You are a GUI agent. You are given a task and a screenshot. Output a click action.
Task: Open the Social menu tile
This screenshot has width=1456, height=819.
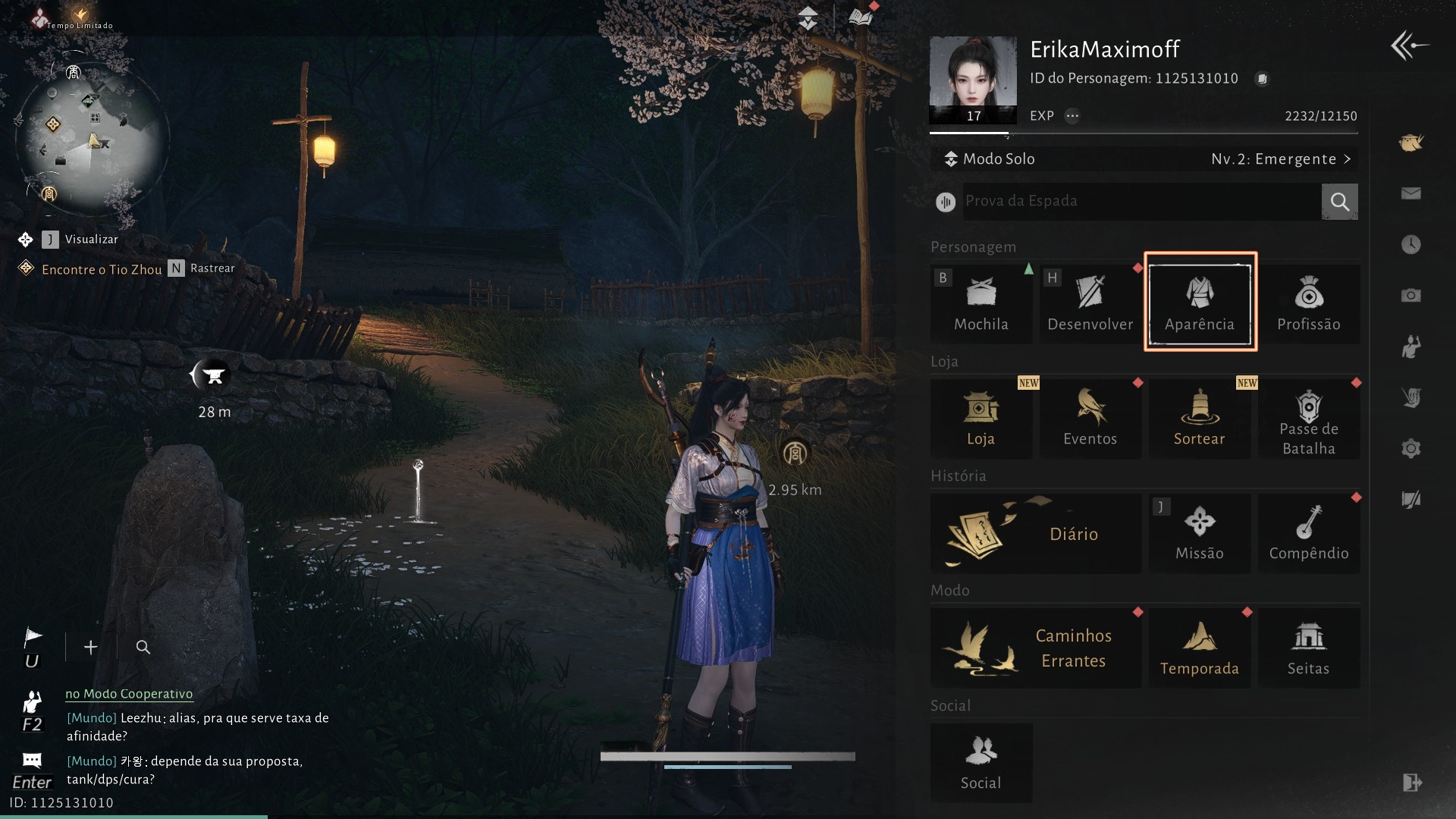coord(981,762)
